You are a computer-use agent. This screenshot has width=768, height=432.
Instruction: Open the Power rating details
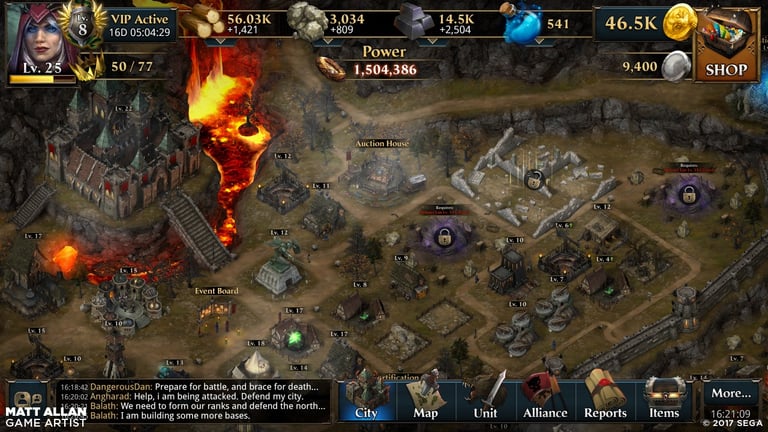pyautogui.click(x=380, y=62)
